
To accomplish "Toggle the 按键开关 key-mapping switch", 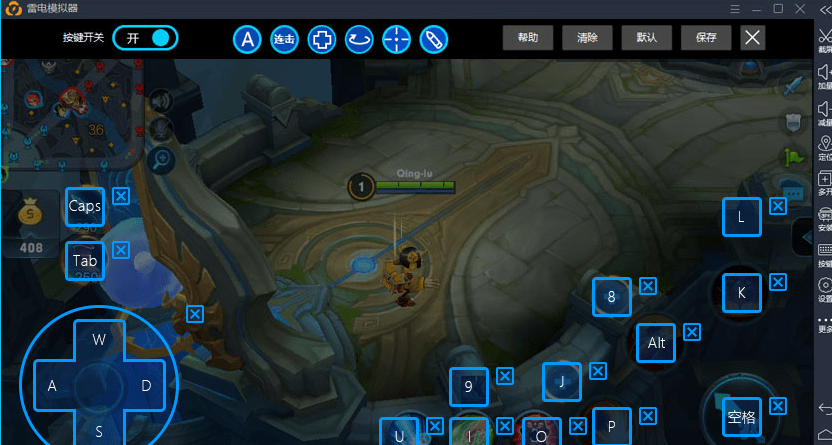I will tap(145, 39).
